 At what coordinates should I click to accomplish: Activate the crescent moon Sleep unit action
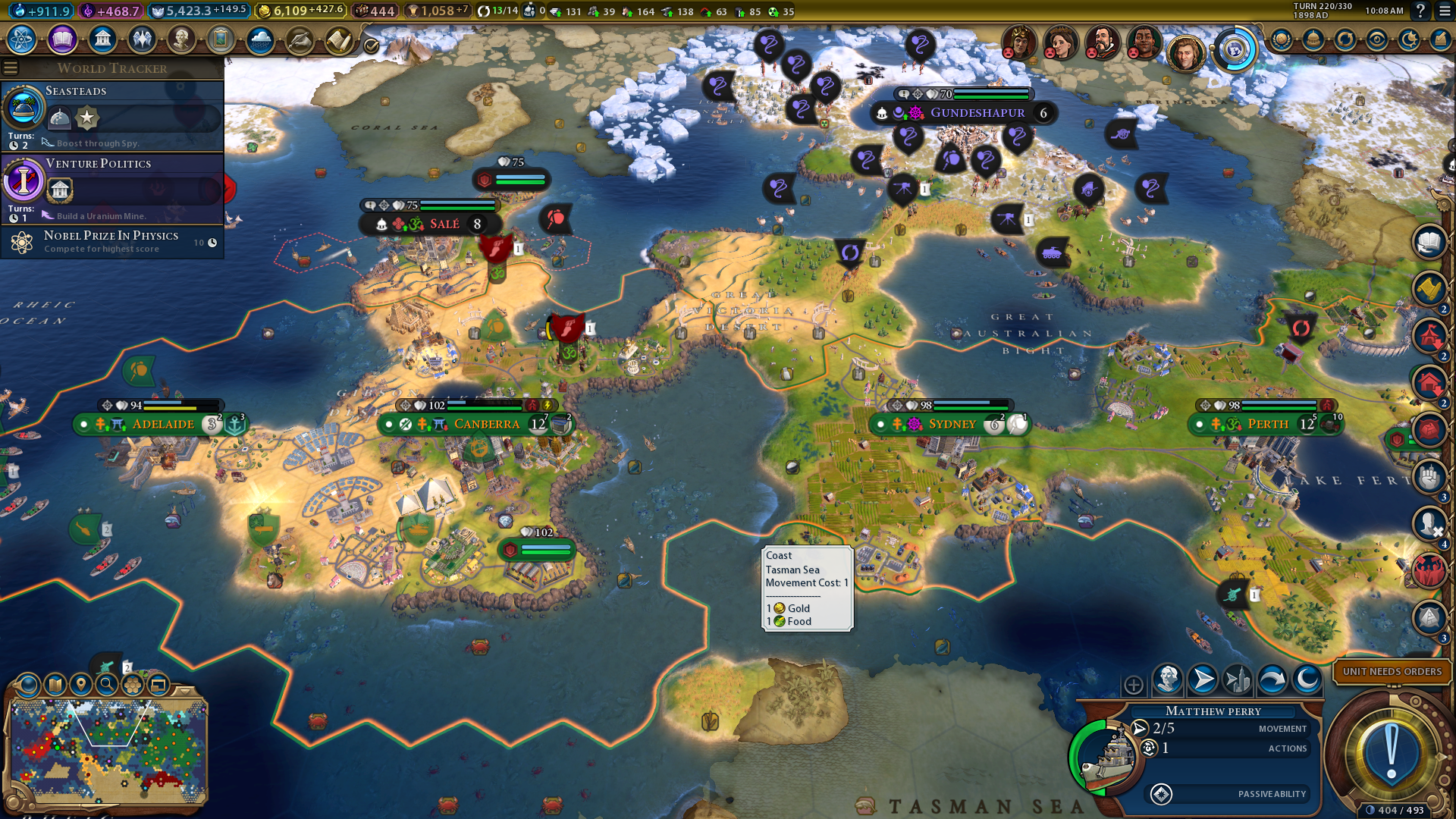pos(1307,679)
